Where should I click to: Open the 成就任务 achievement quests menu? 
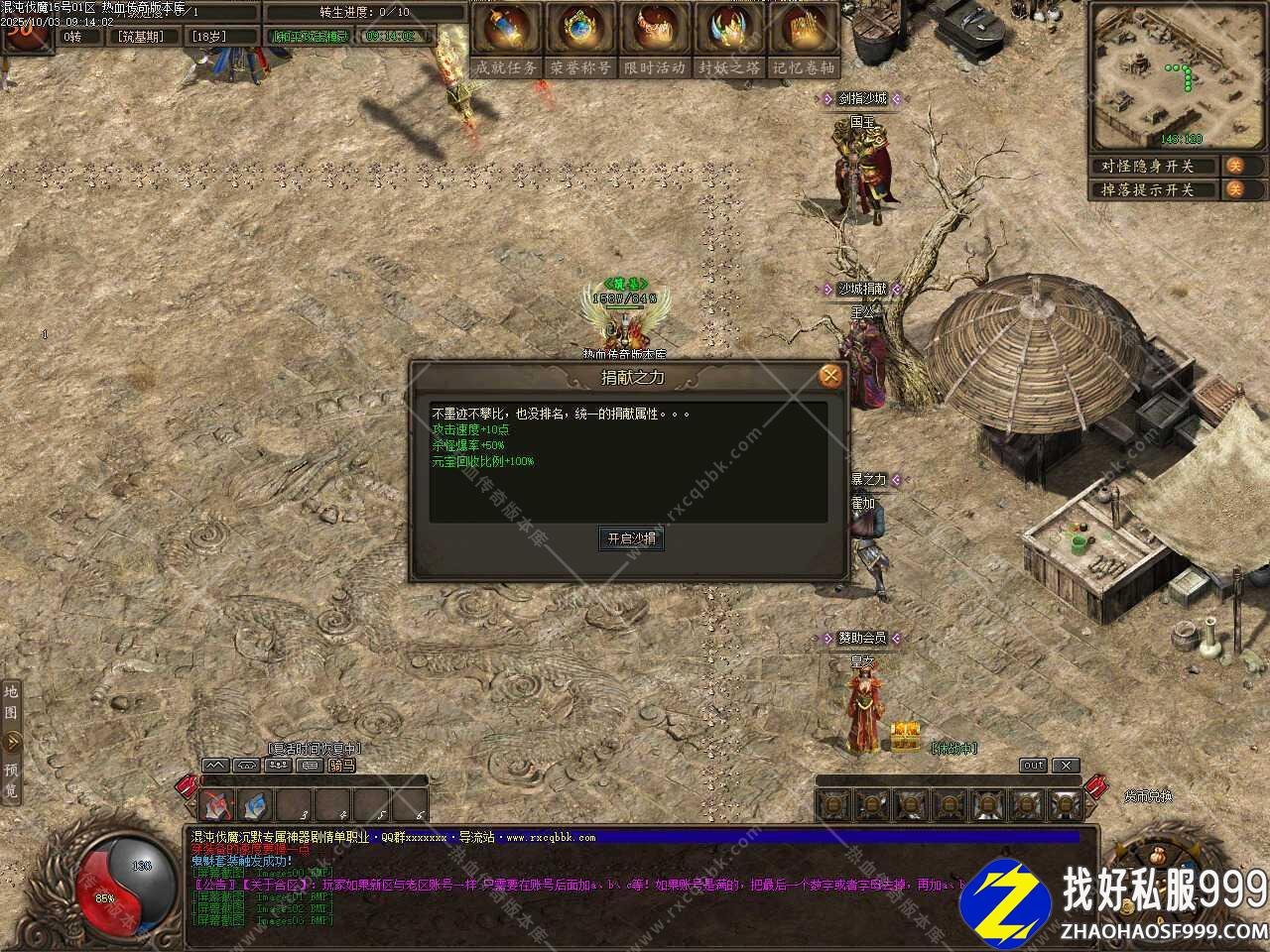click(x=506, y=41)
